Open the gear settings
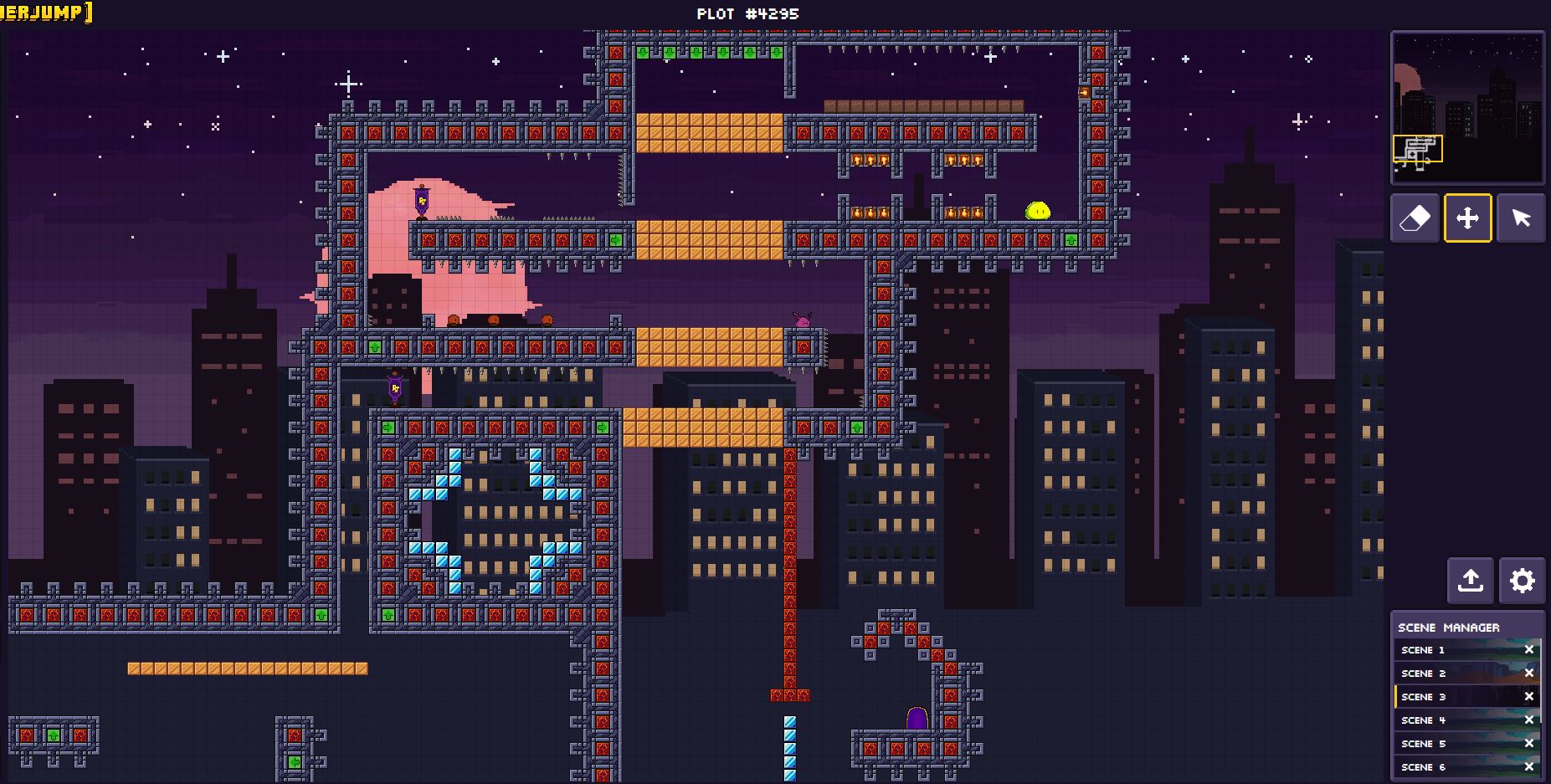The height and width of the screenshot is (784, 1551). (1522, 581)
